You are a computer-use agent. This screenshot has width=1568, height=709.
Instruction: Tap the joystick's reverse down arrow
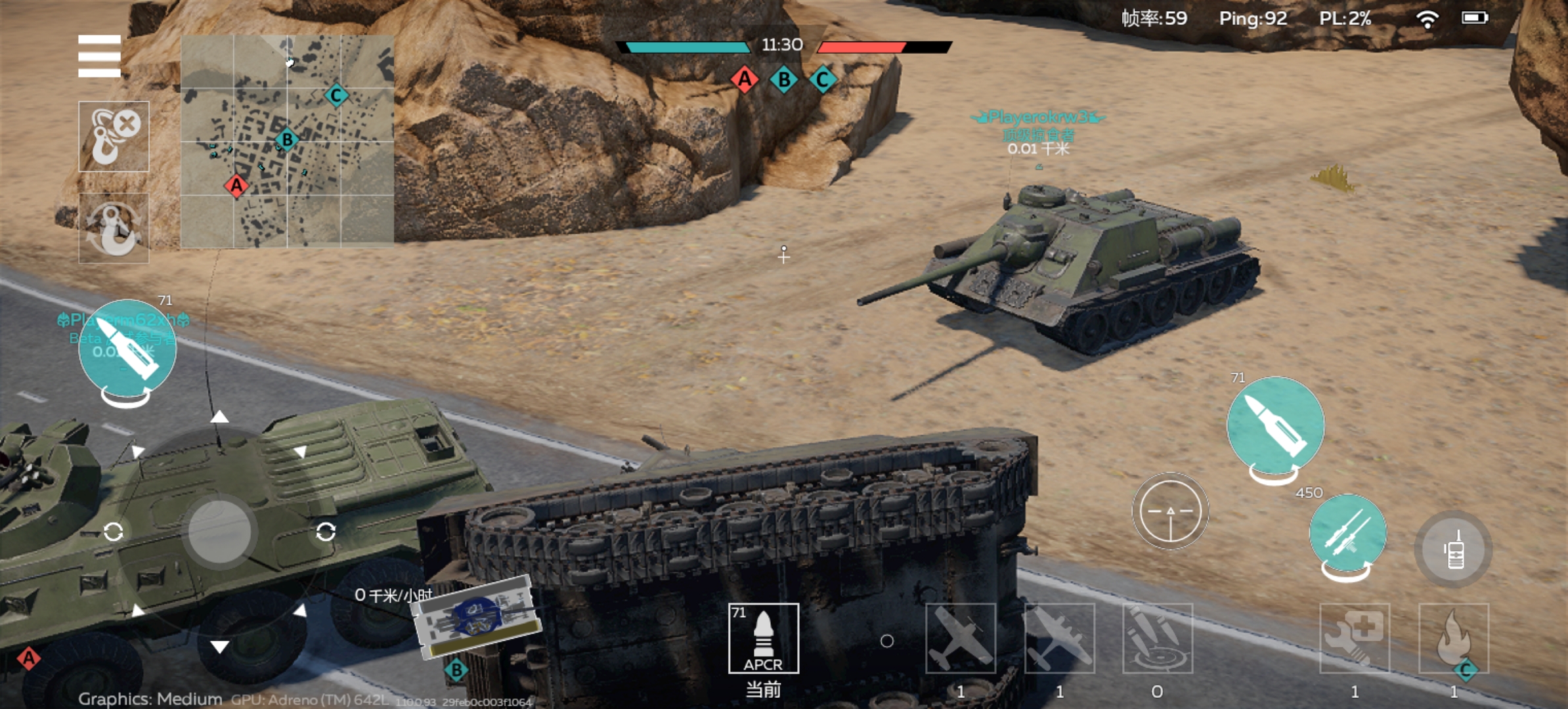point(219,647)
